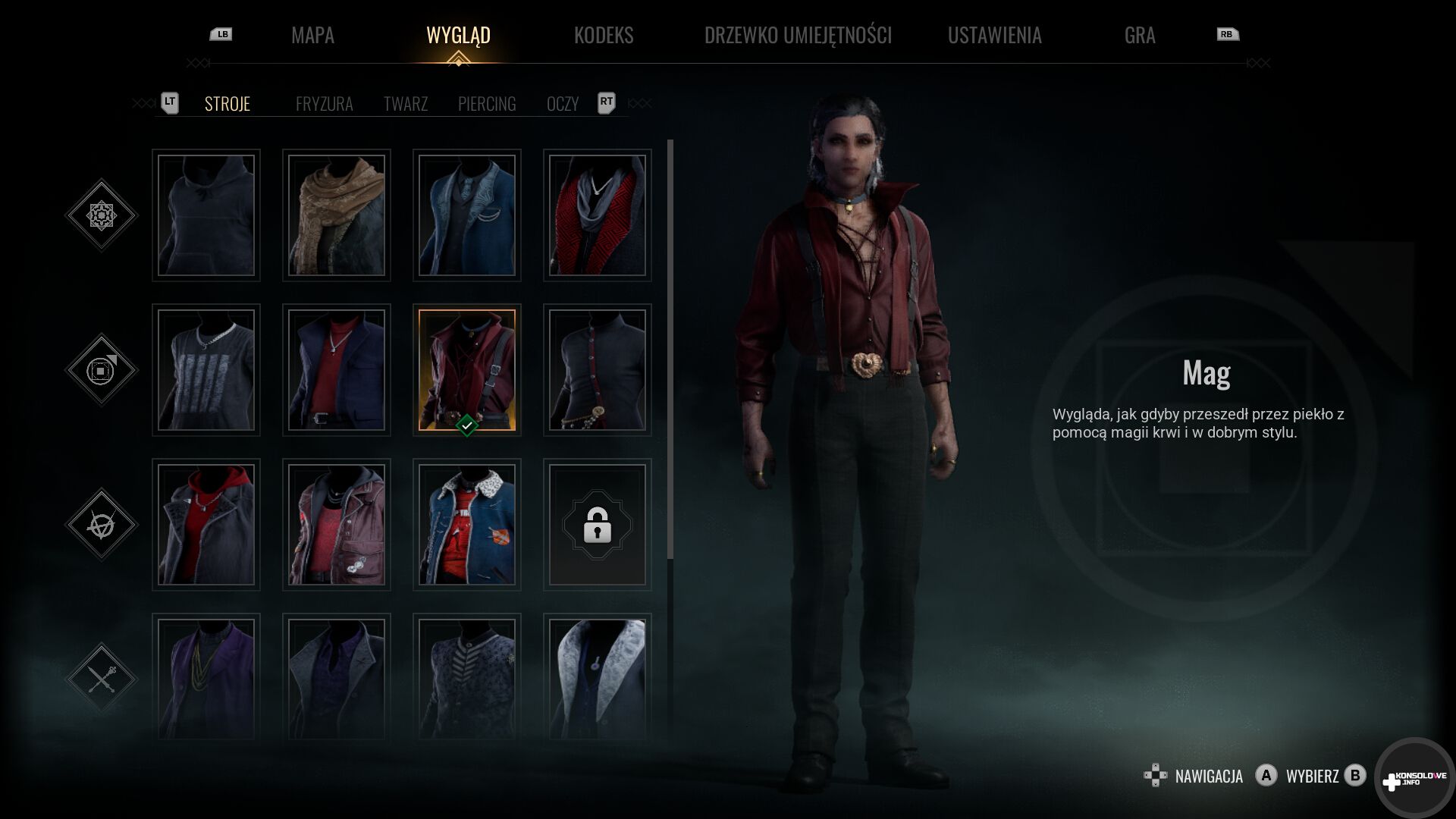Choose the tan scarf outfit
This screenshot has width=1456, height=819.
337,215
